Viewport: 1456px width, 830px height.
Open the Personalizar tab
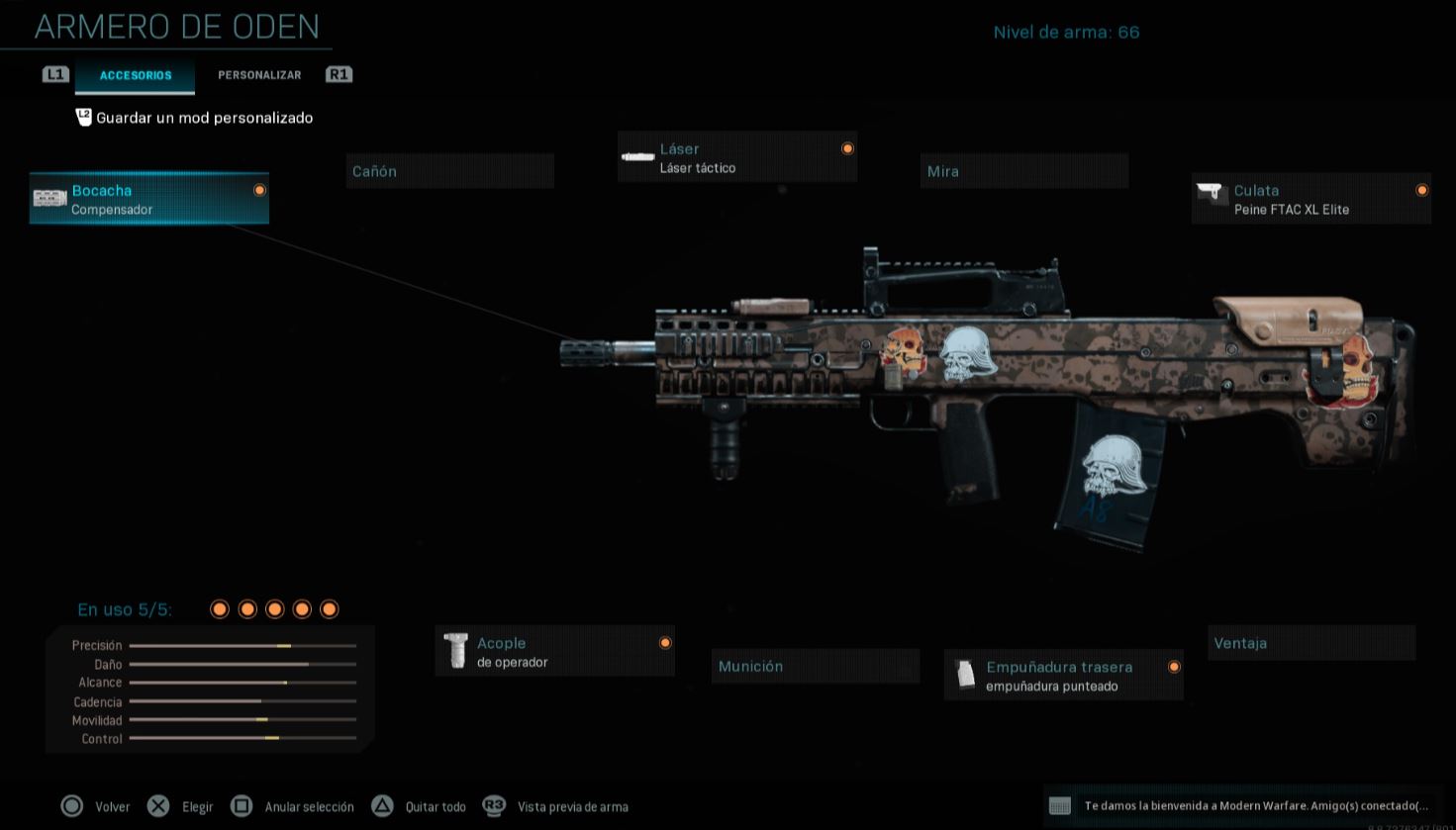pos(259,75)
